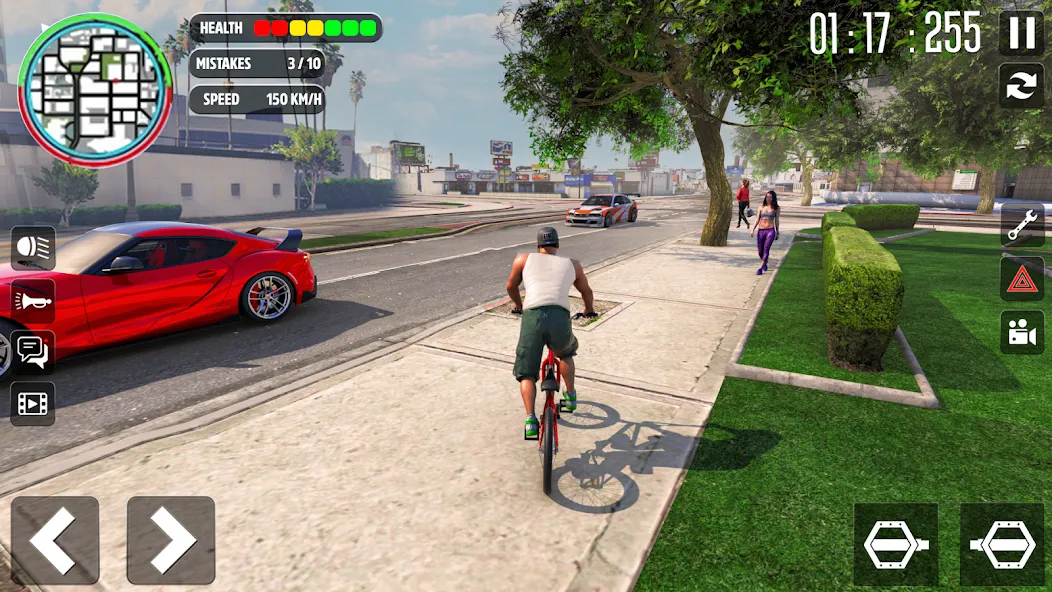Screen dimensions: 1052x592
Task: Open the chat messages
Action: pyautogui.click(x=33, y=352)
